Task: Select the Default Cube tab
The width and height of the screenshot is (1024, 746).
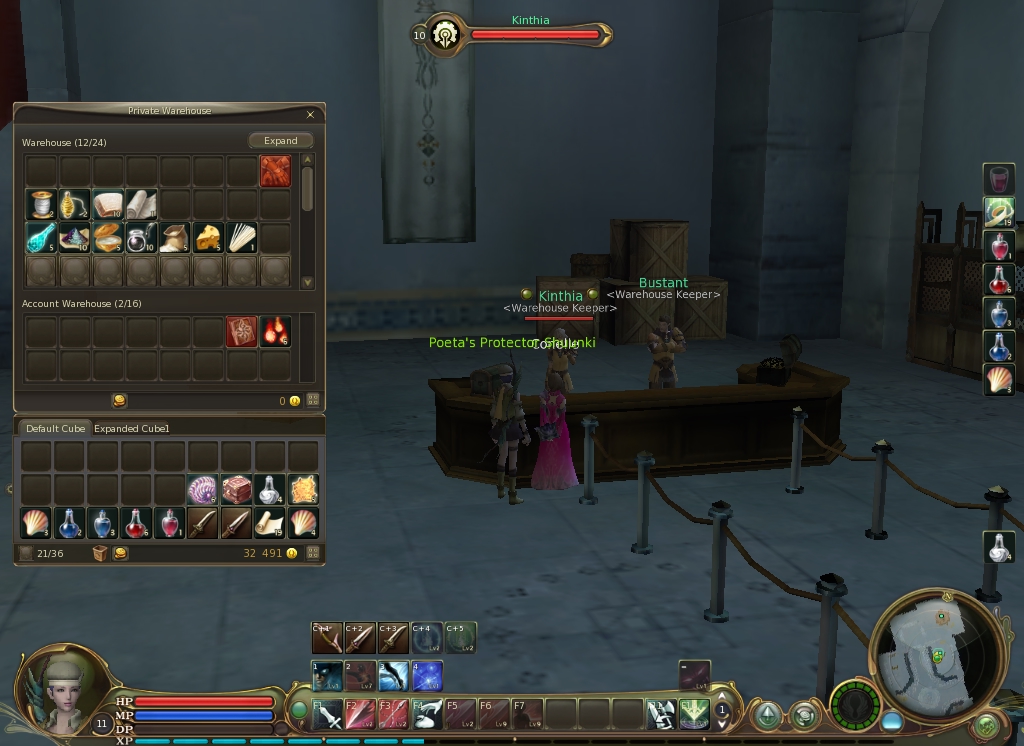Action: [x=55, y=429]
